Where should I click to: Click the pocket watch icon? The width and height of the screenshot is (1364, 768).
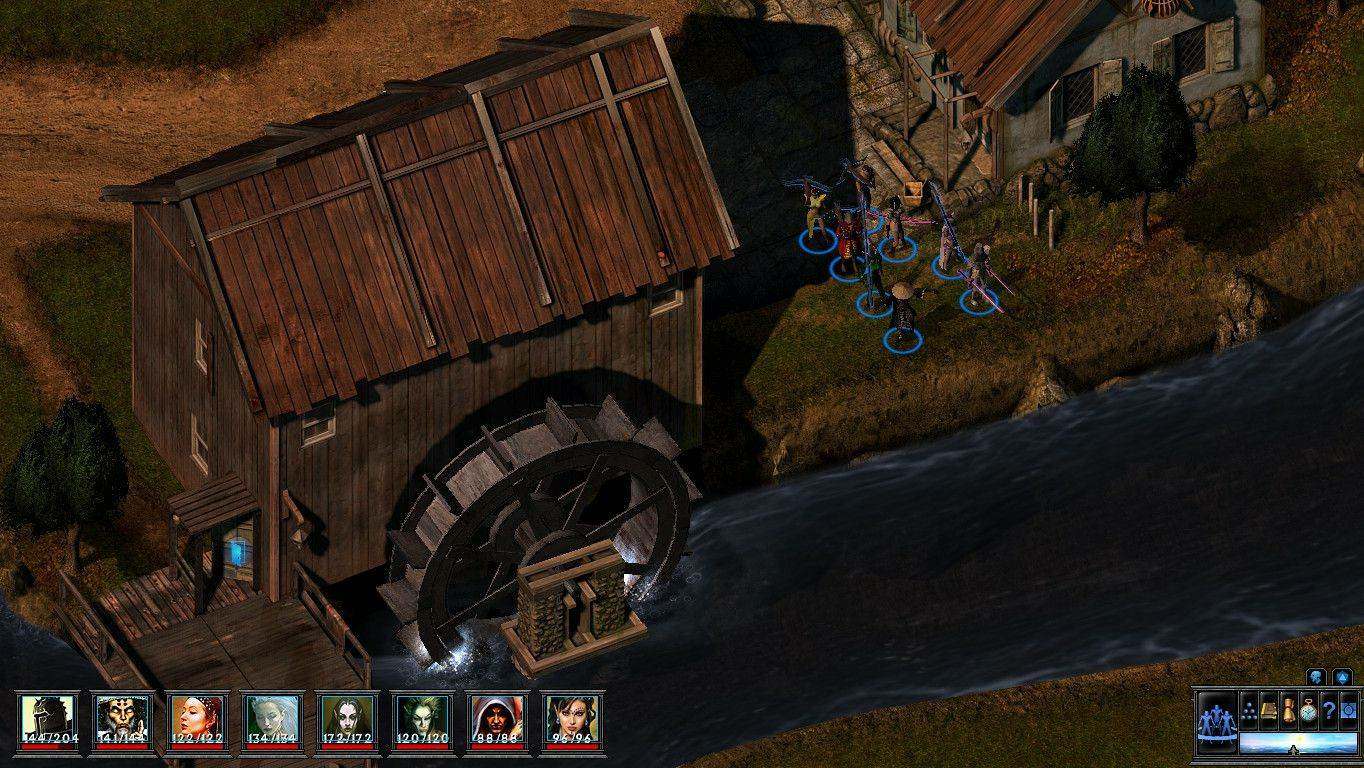point(1309,709)
